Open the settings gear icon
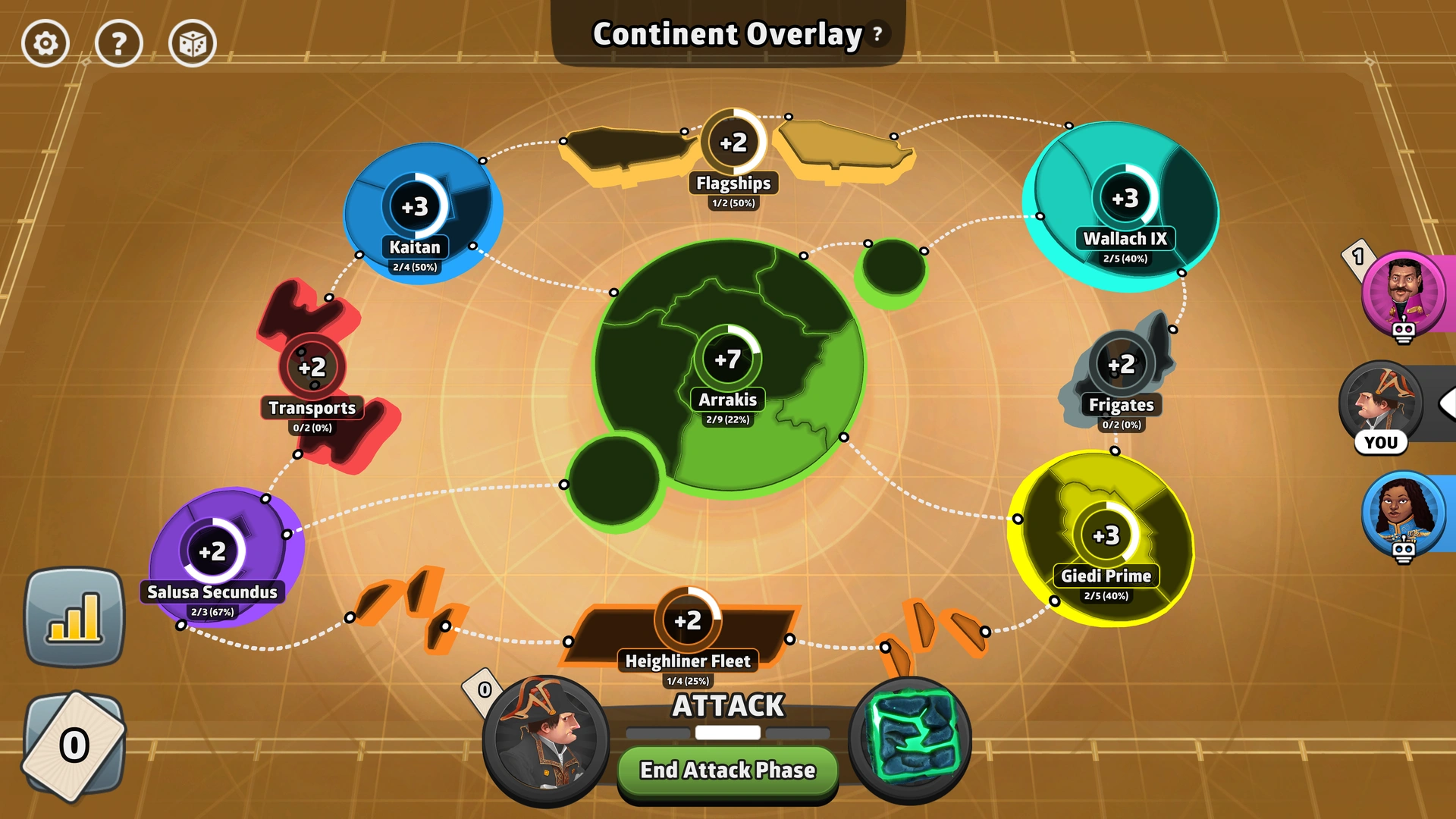1456x819 pixels. click(45, 43)
